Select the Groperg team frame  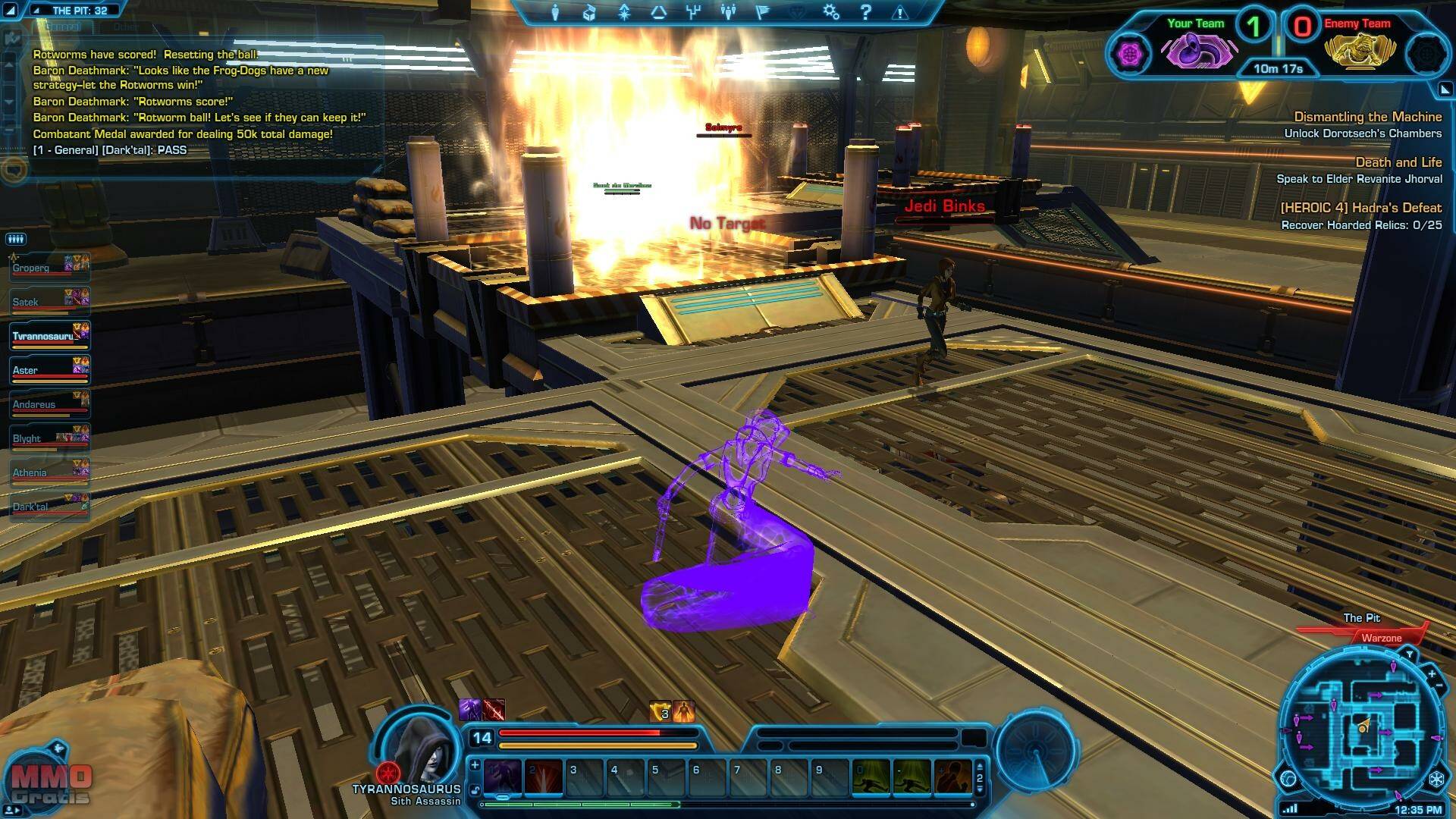pyautogui.click(x=49, y=268)
